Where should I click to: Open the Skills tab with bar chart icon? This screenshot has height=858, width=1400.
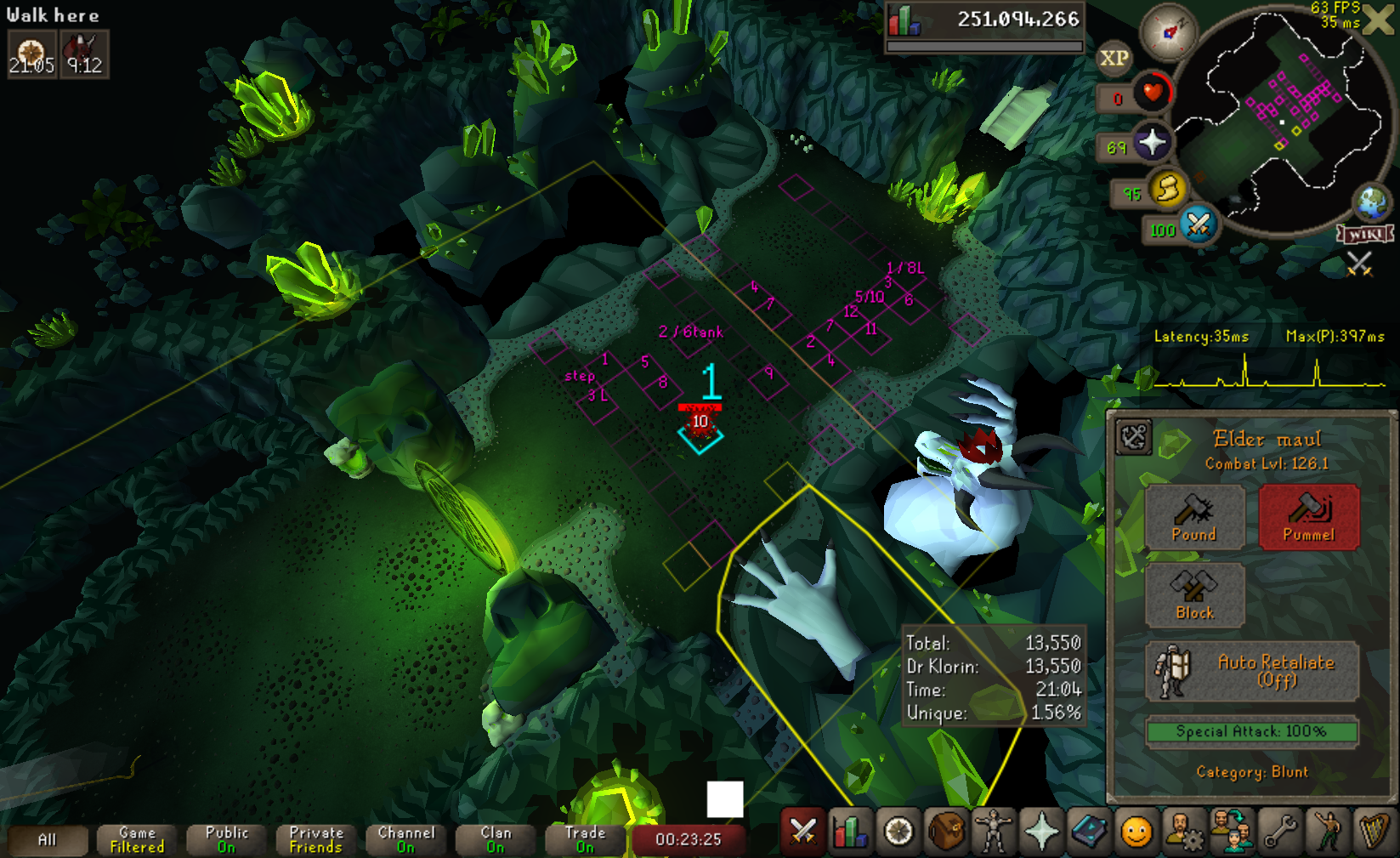tap(851, 831)
